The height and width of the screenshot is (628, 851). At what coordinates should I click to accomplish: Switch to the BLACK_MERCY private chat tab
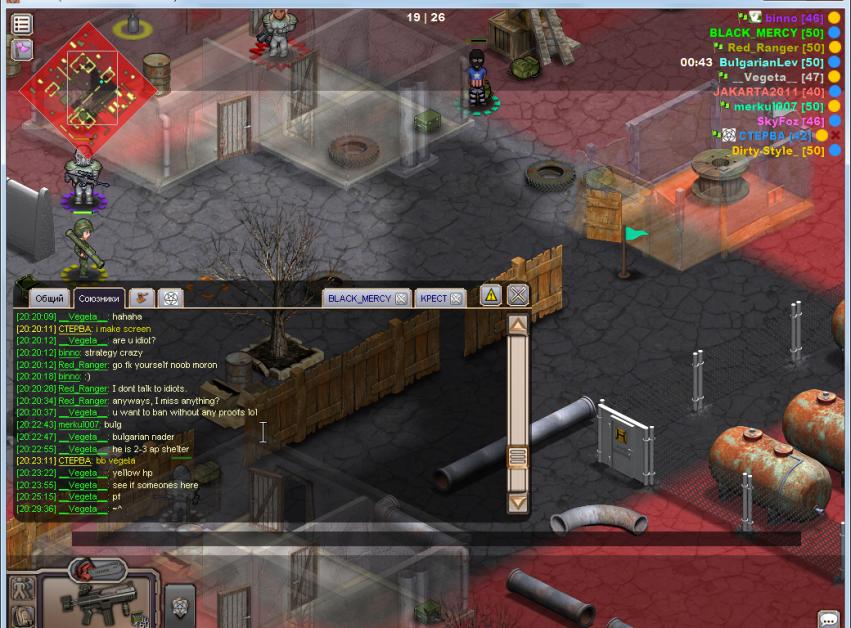359,298
